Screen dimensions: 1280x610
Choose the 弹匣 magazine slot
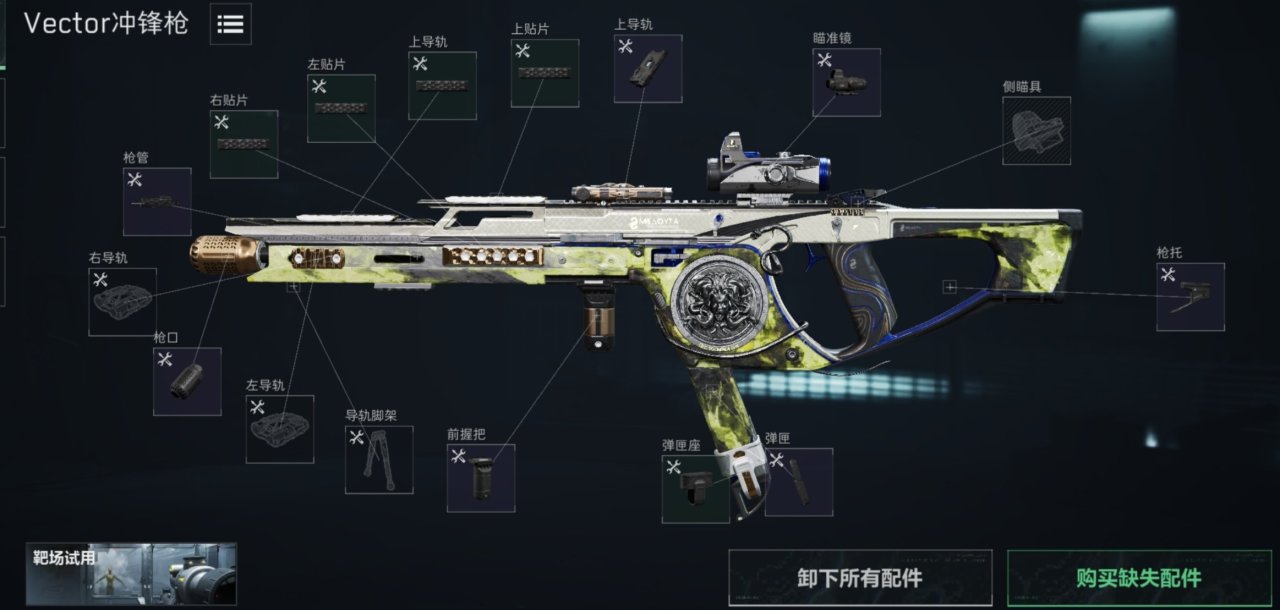pyautogui.click(x=799, y=482)
